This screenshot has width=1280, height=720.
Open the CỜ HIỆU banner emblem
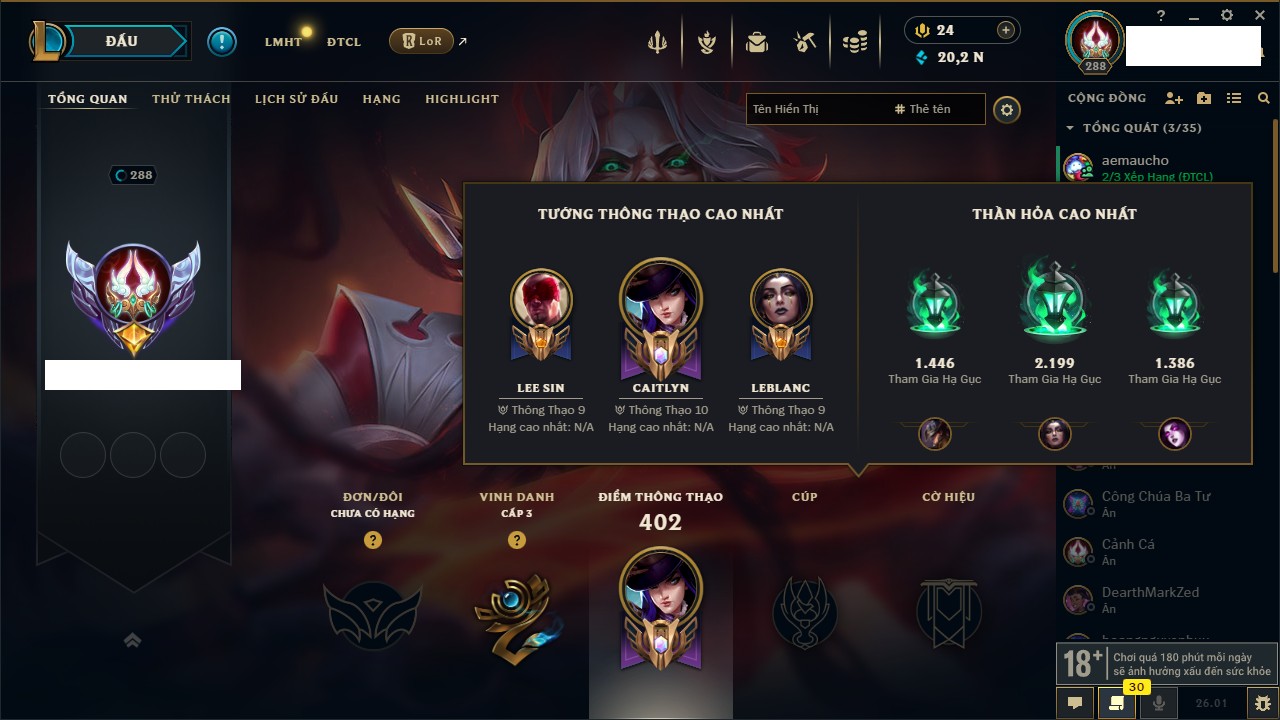948,610
